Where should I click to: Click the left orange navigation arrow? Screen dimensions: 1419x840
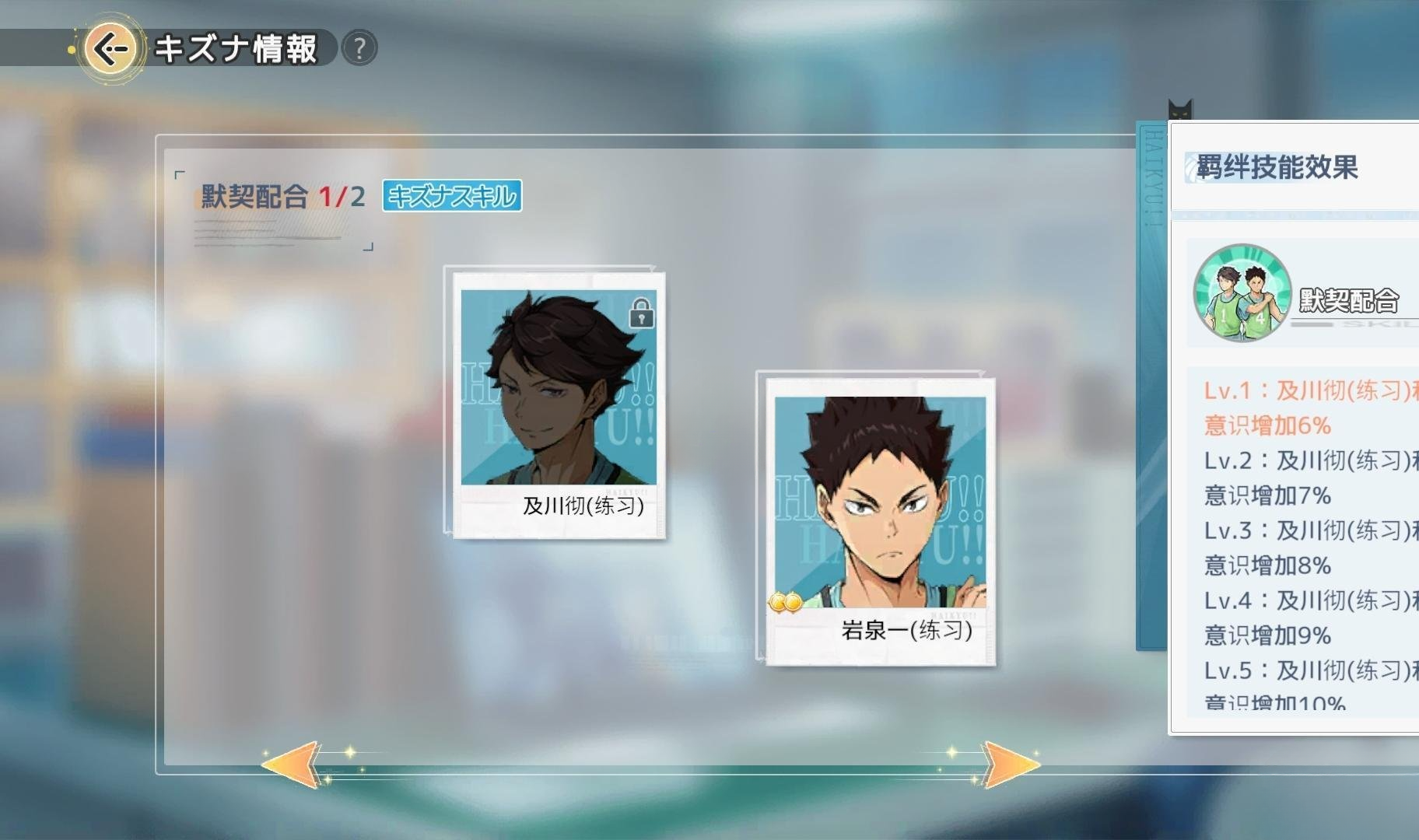pyautogui.click(x=293, y=766)
